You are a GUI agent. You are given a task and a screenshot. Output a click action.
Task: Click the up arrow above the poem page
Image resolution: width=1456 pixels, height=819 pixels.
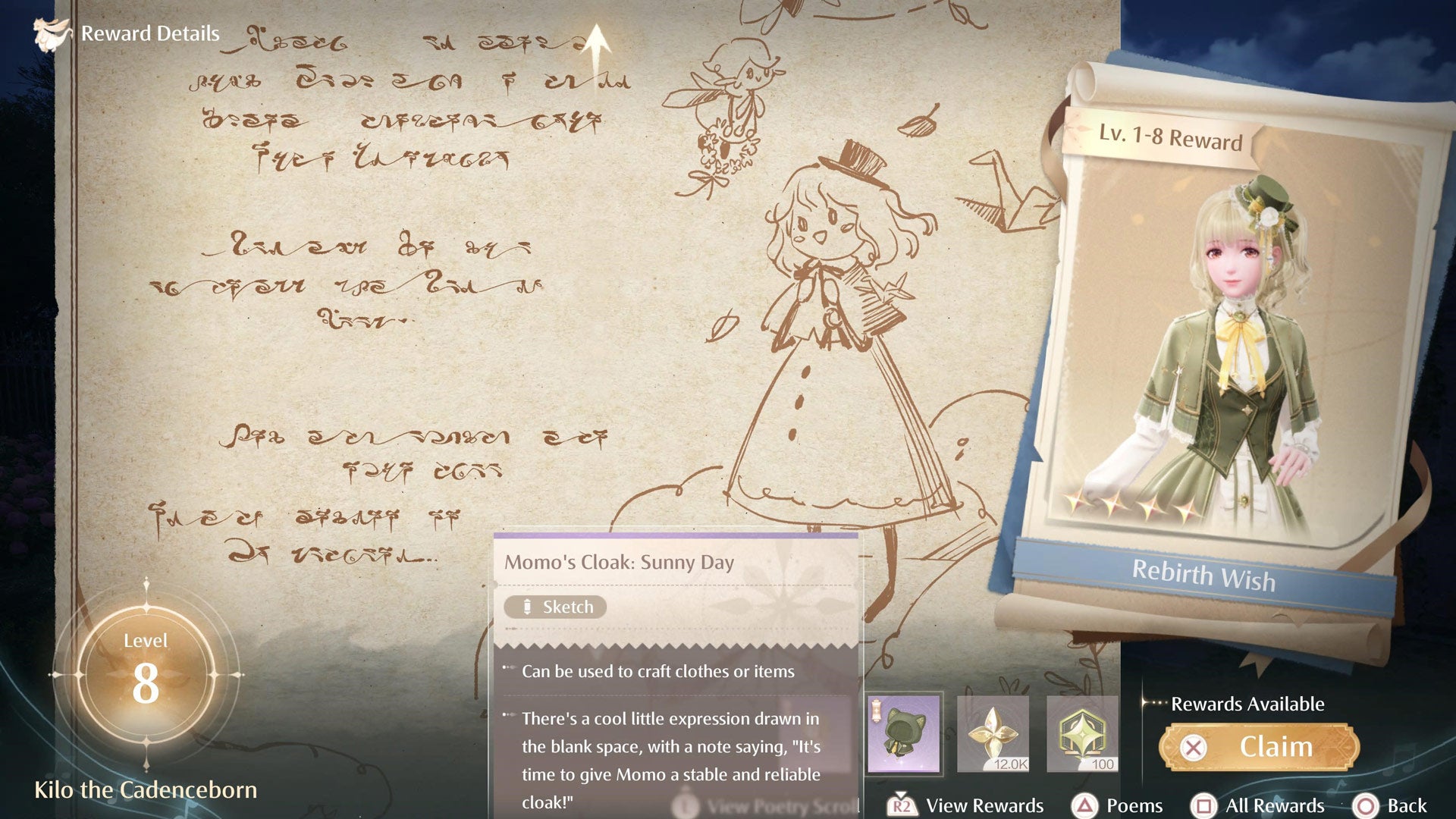598,44
